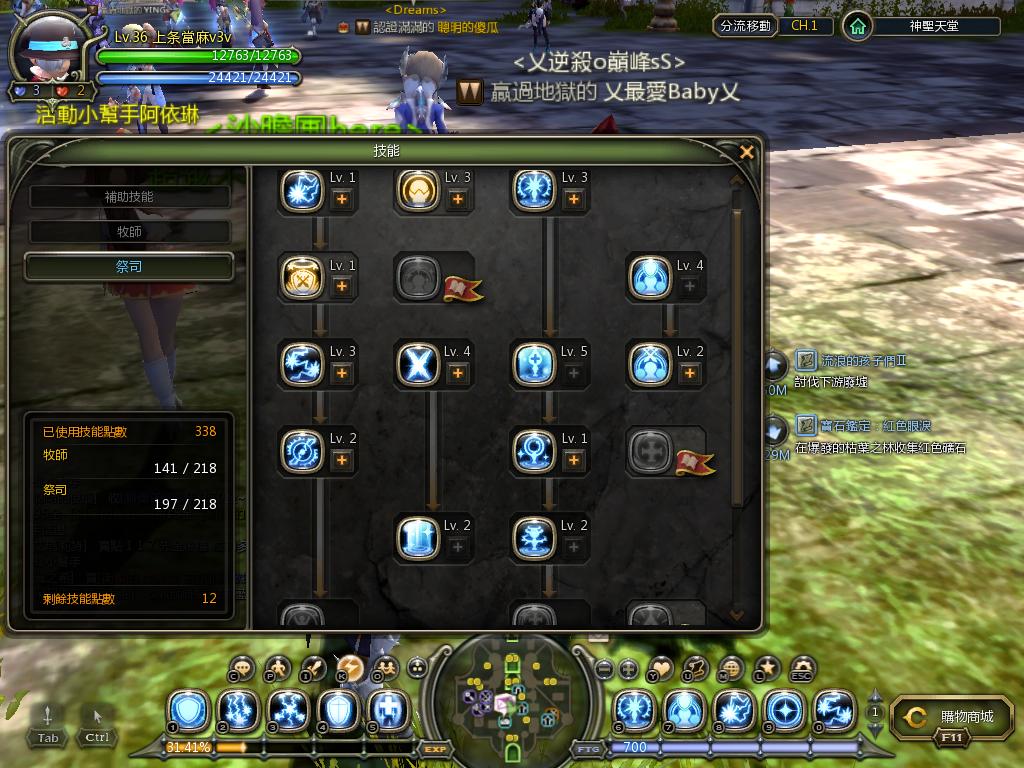
Task: Switch to the 補助技能 tab
Action: coord(130,197)
